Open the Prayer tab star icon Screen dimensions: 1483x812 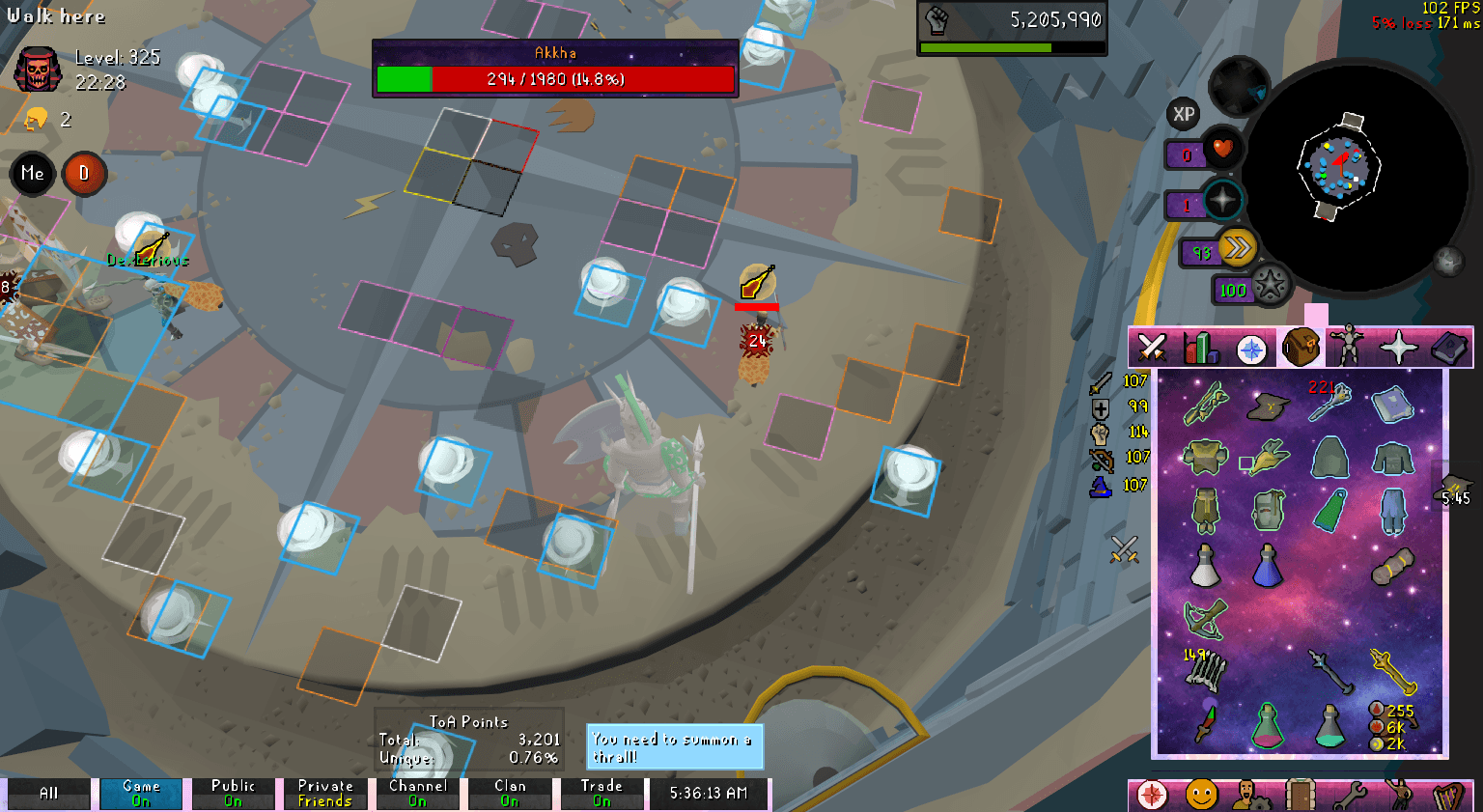click(1401, 348)
